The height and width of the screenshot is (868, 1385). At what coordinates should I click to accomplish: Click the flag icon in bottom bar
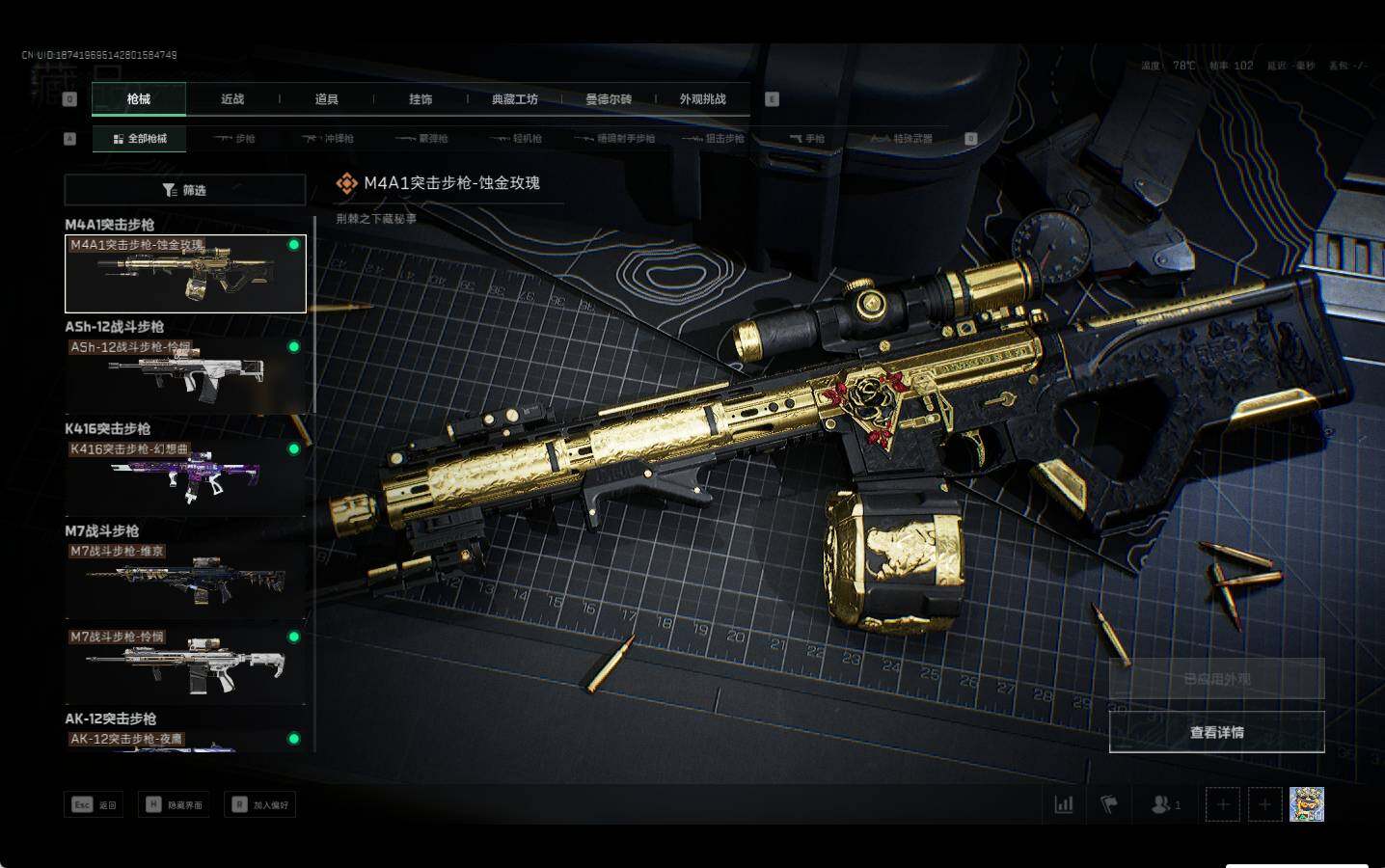click(1109, 804)
